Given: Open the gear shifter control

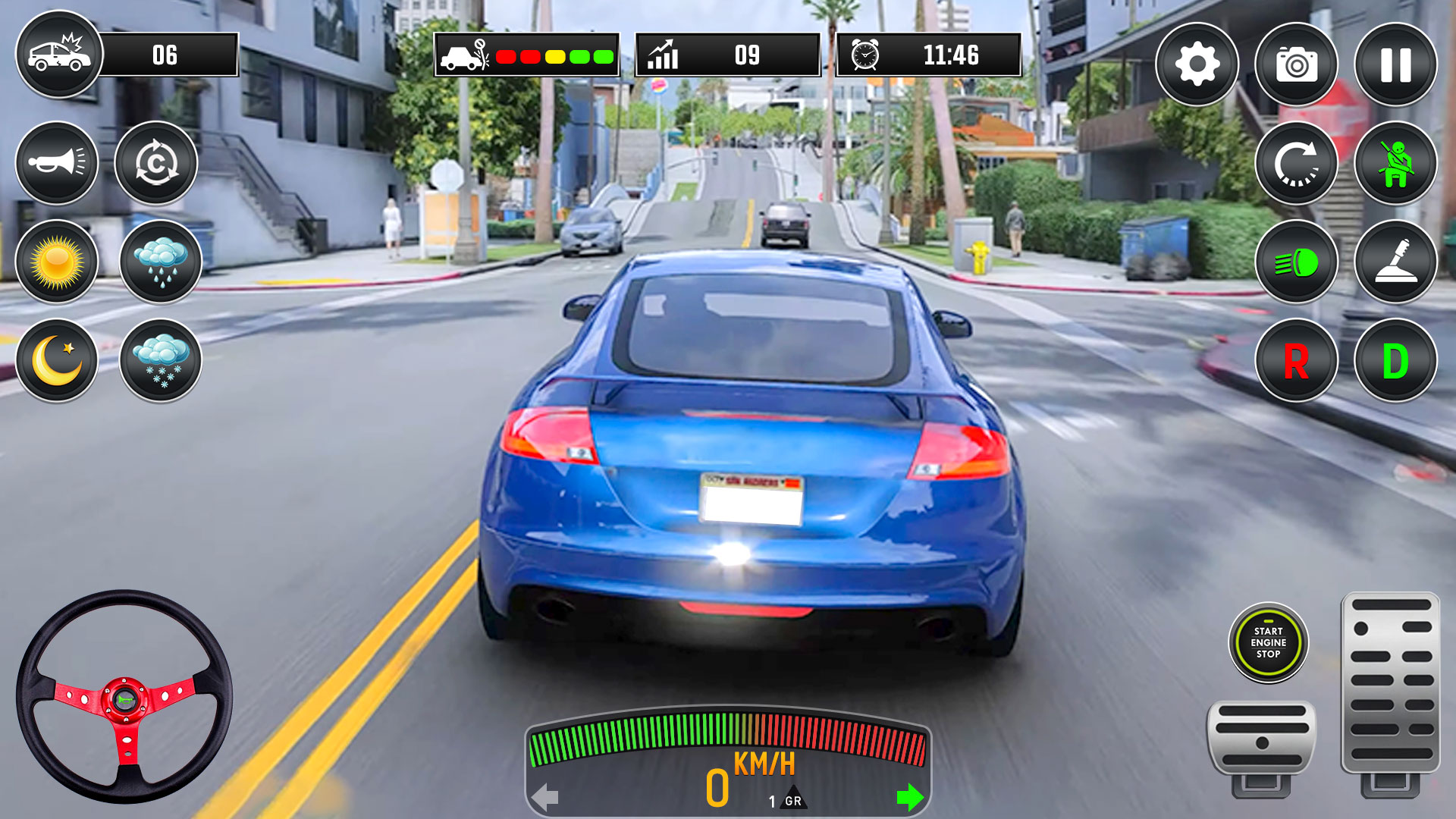Looking at the screenshot, I should pos(1395,262).
